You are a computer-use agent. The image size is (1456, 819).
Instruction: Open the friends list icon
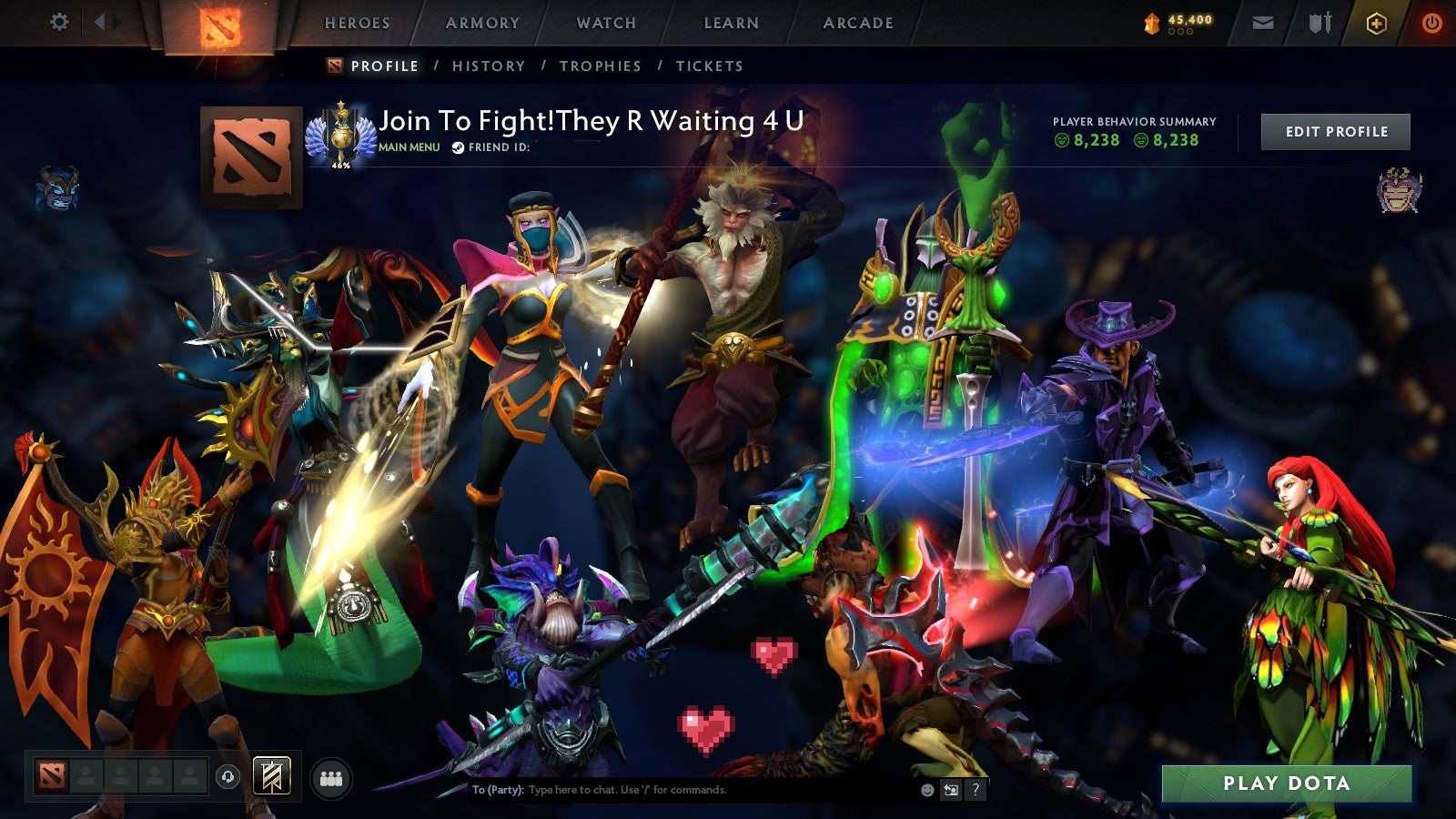331,778
